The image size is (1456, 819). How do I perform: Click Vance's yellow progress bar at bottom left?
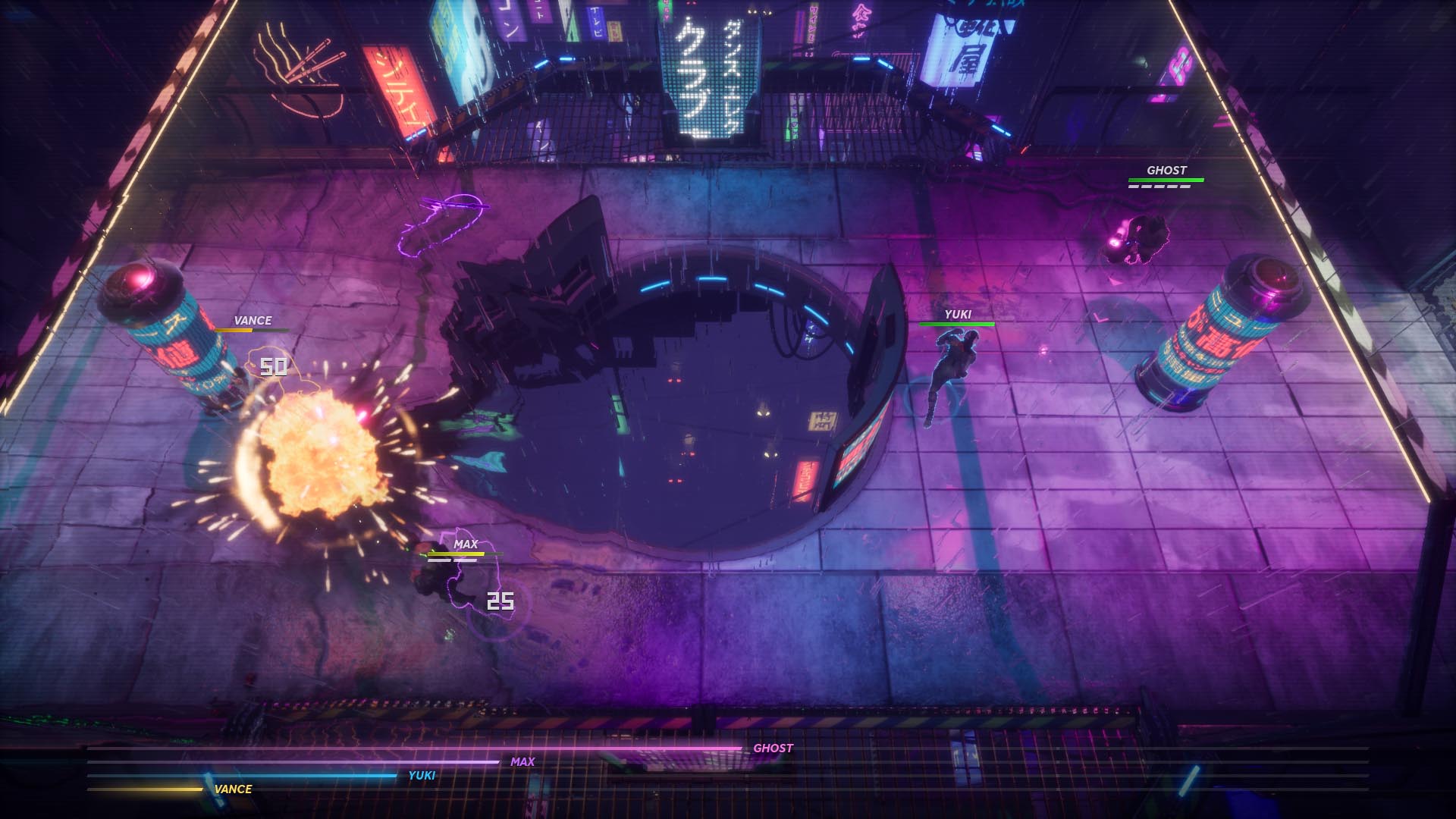[144, 789]
